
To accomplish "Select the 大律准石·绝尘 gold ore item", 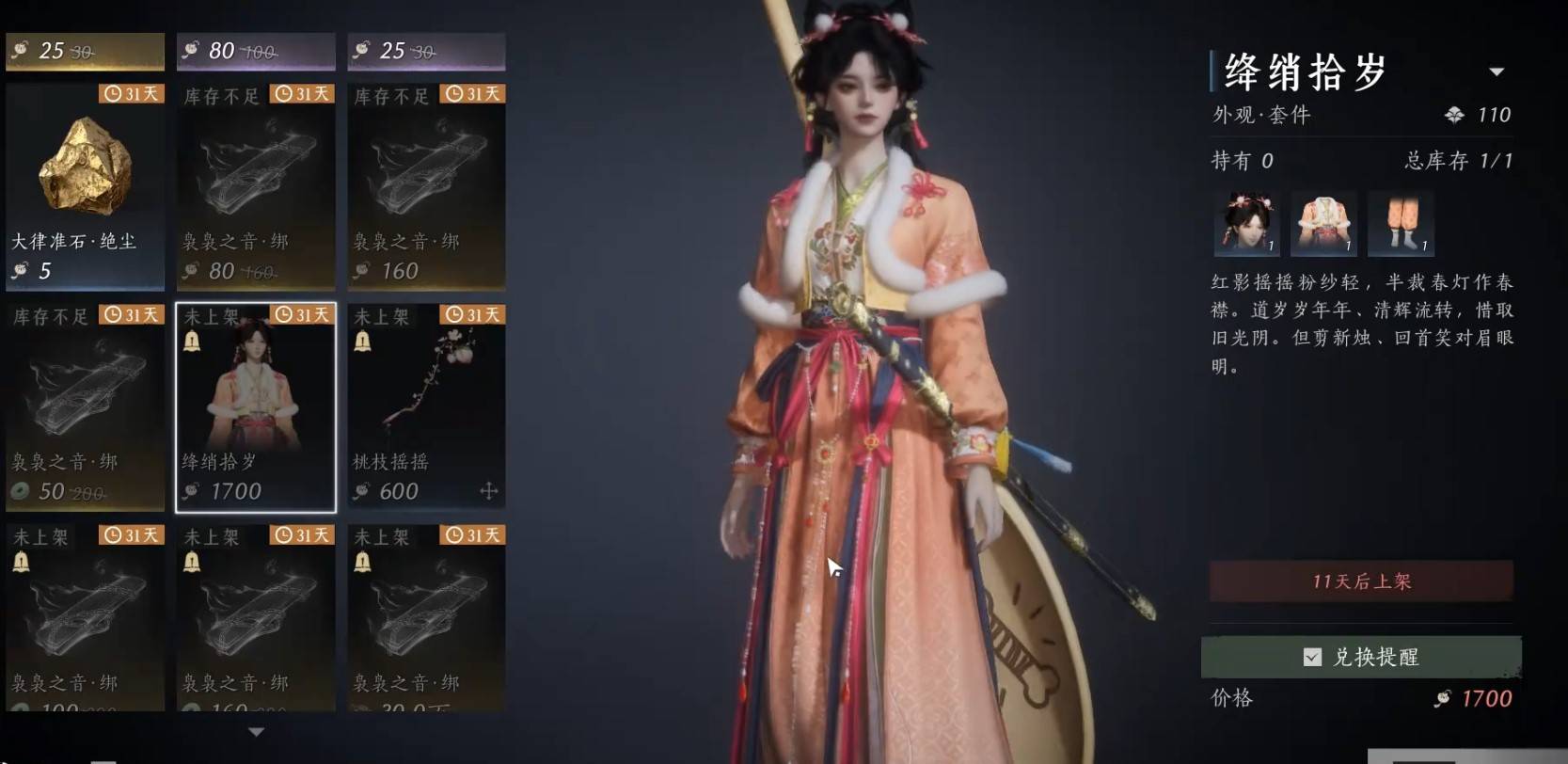I will (85, 185).
